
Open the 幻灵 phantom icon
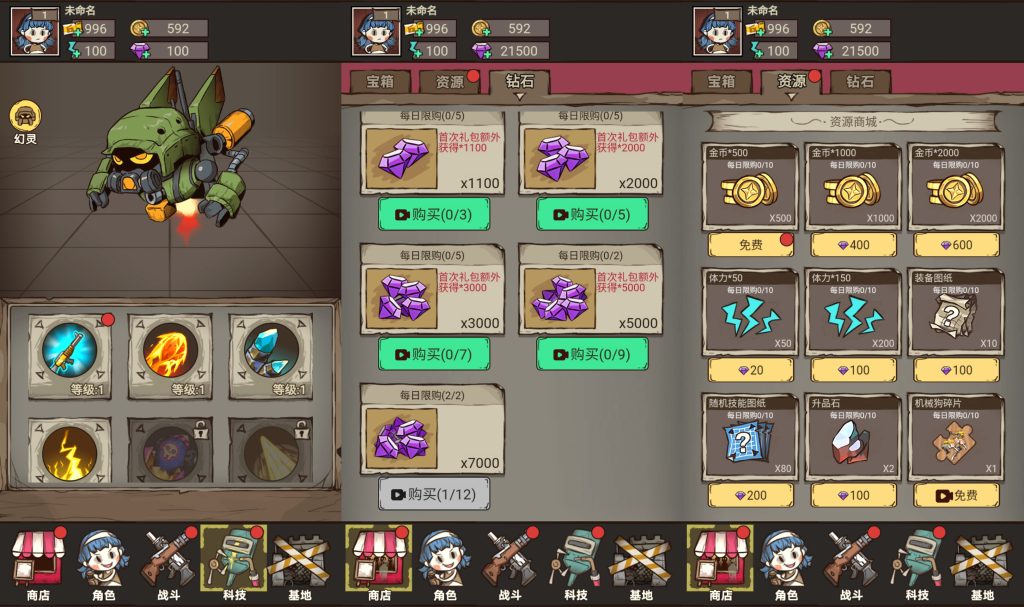(x=24, y=117)
